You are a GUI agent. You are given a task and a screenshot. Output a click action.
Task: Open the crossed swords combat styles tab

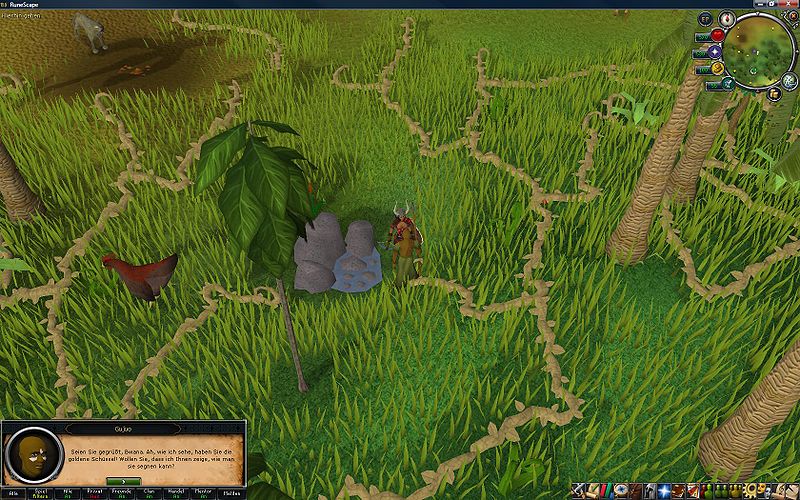579,491
